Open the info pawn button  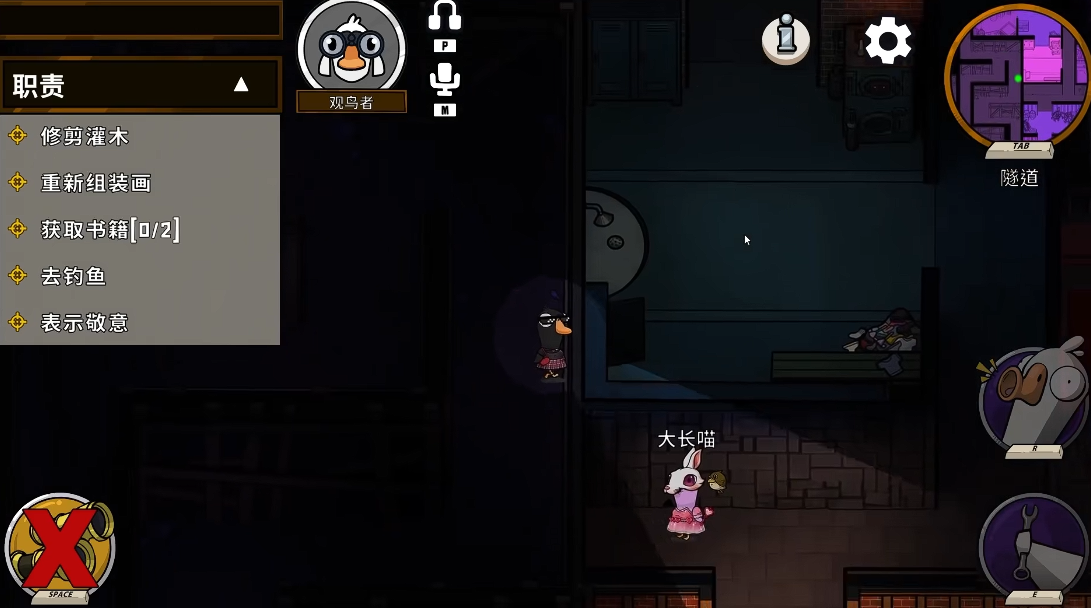pyautogui.click(x=786, y=40)
